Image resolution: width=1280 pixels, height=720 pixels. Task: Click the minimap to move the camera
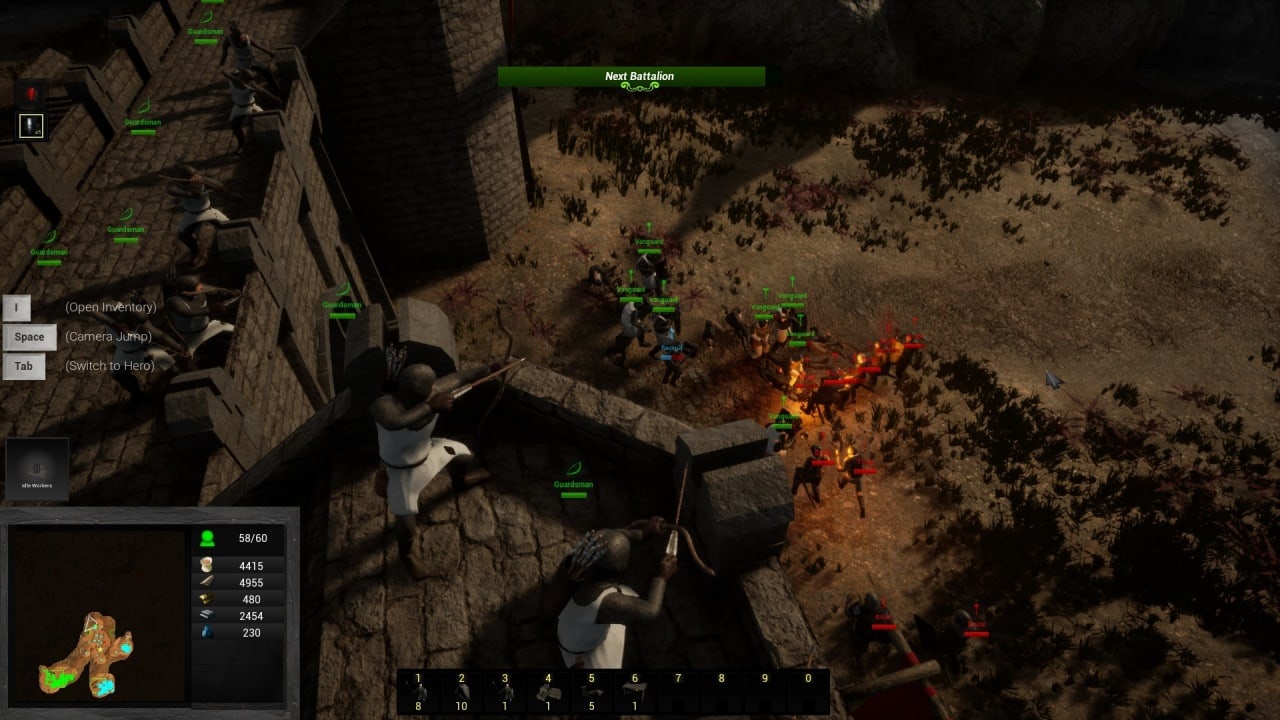pyautogui.click(x=98, y=615)
